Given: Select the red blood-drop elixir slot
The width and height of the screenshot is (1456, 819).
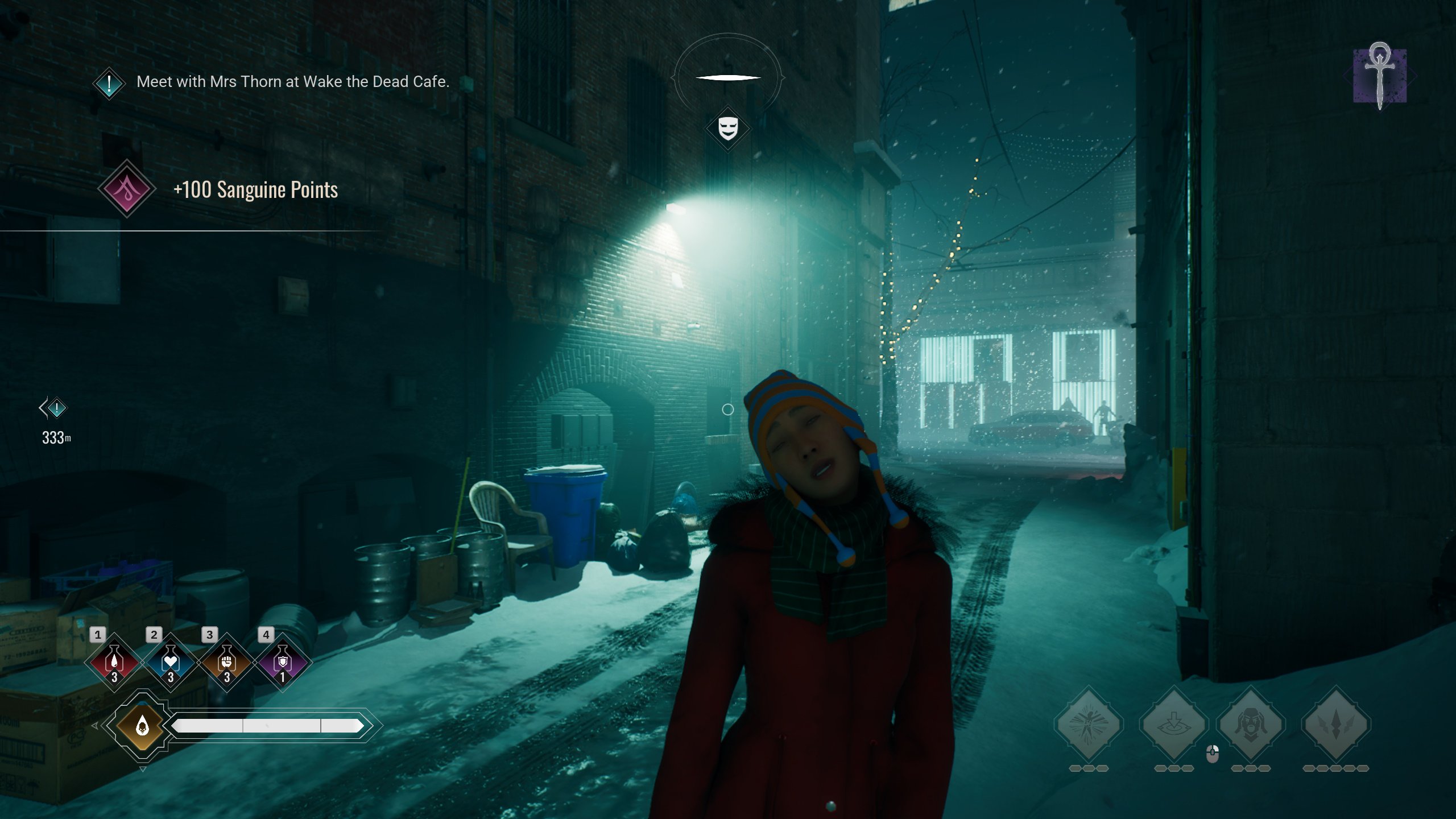Looking at the screenshot, I should tap(114, 662).
